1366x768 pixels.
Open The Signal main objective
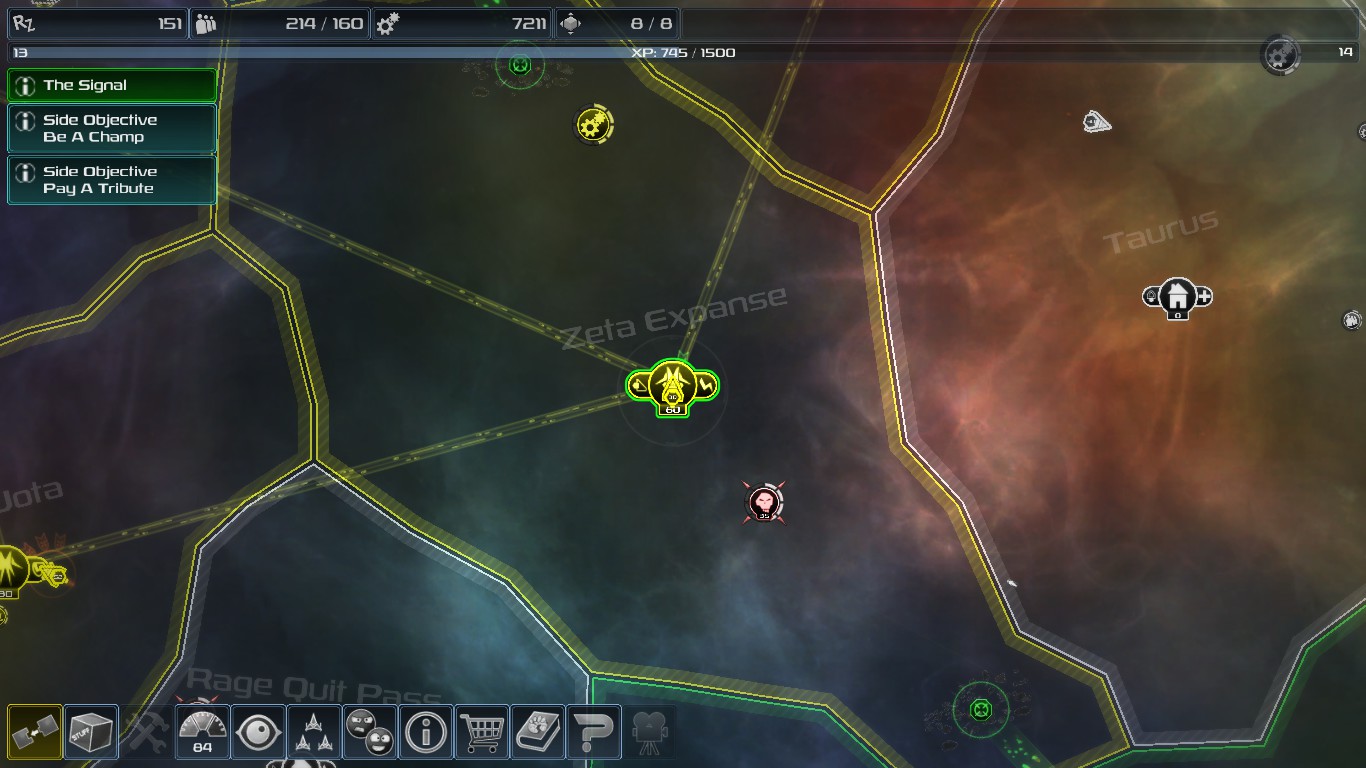[112, 86]
